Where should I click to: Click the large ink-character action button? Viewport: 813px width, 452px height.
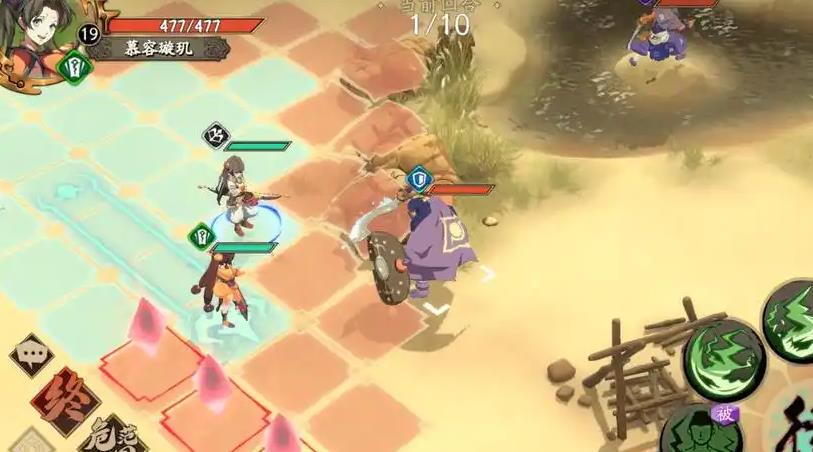pos(795,420)
